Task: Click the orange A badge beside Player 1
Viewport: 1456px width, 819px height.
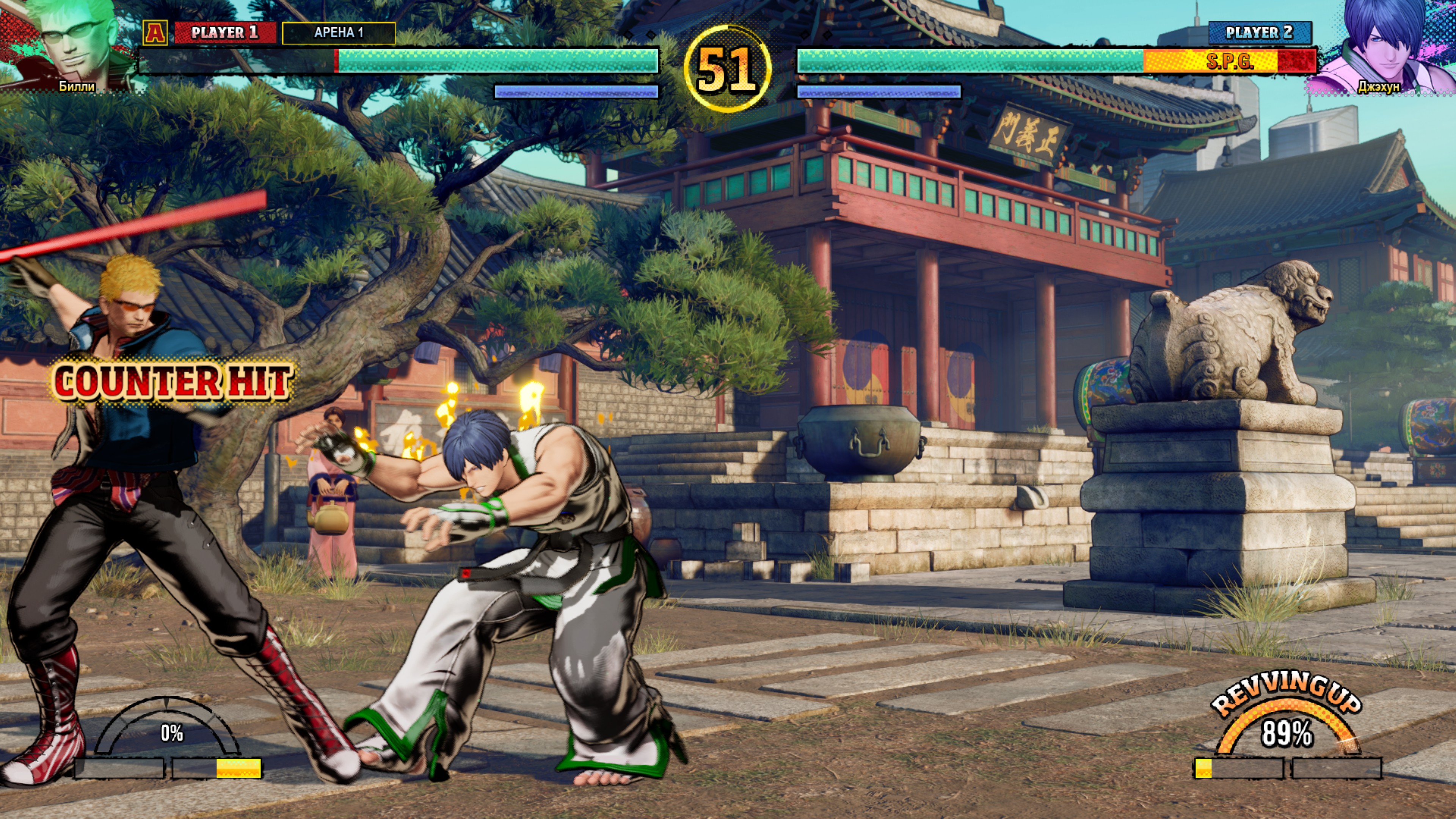Action: point(155,32)
